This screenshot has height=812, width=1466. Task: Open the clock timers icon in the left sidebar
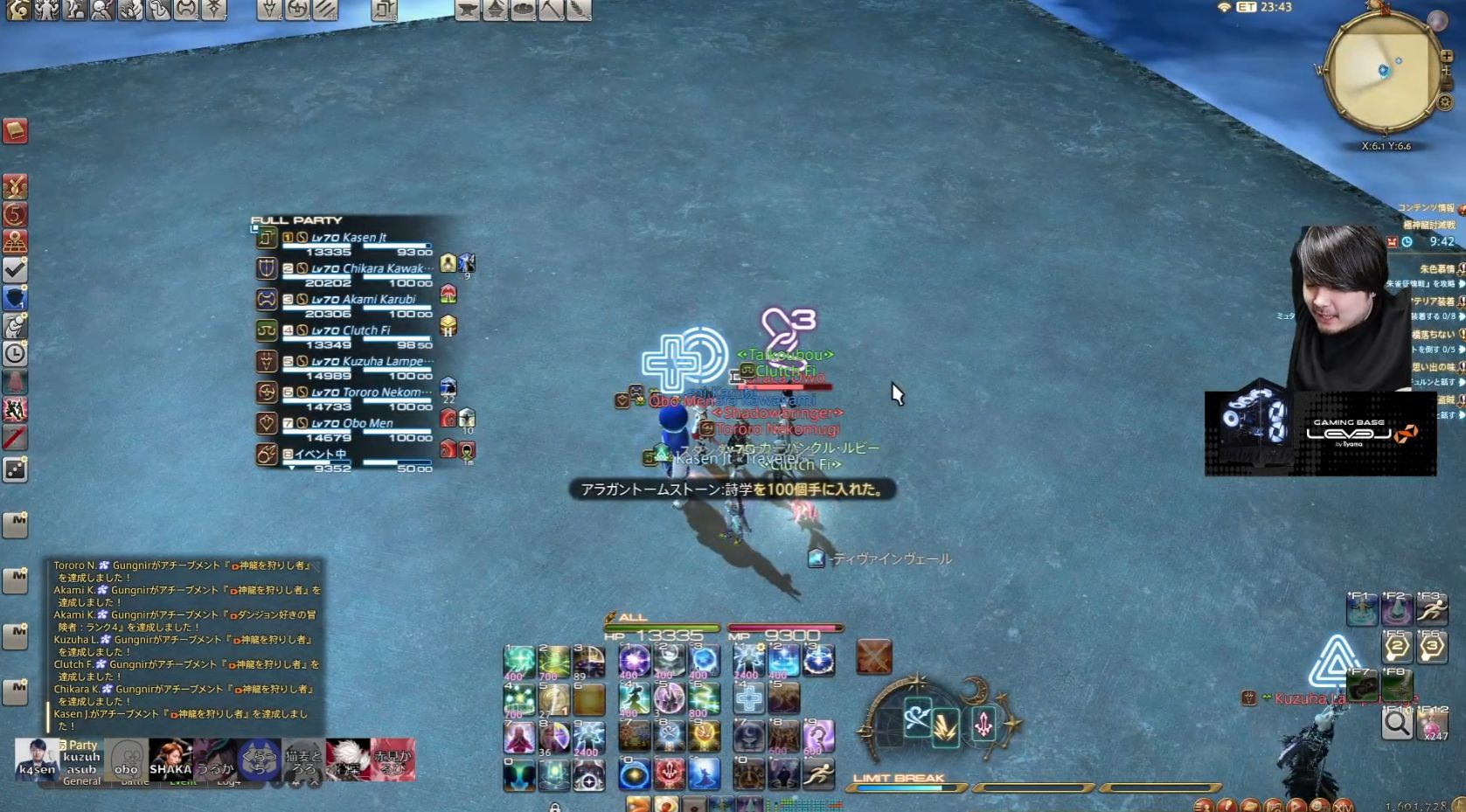[x=15, y=354]
